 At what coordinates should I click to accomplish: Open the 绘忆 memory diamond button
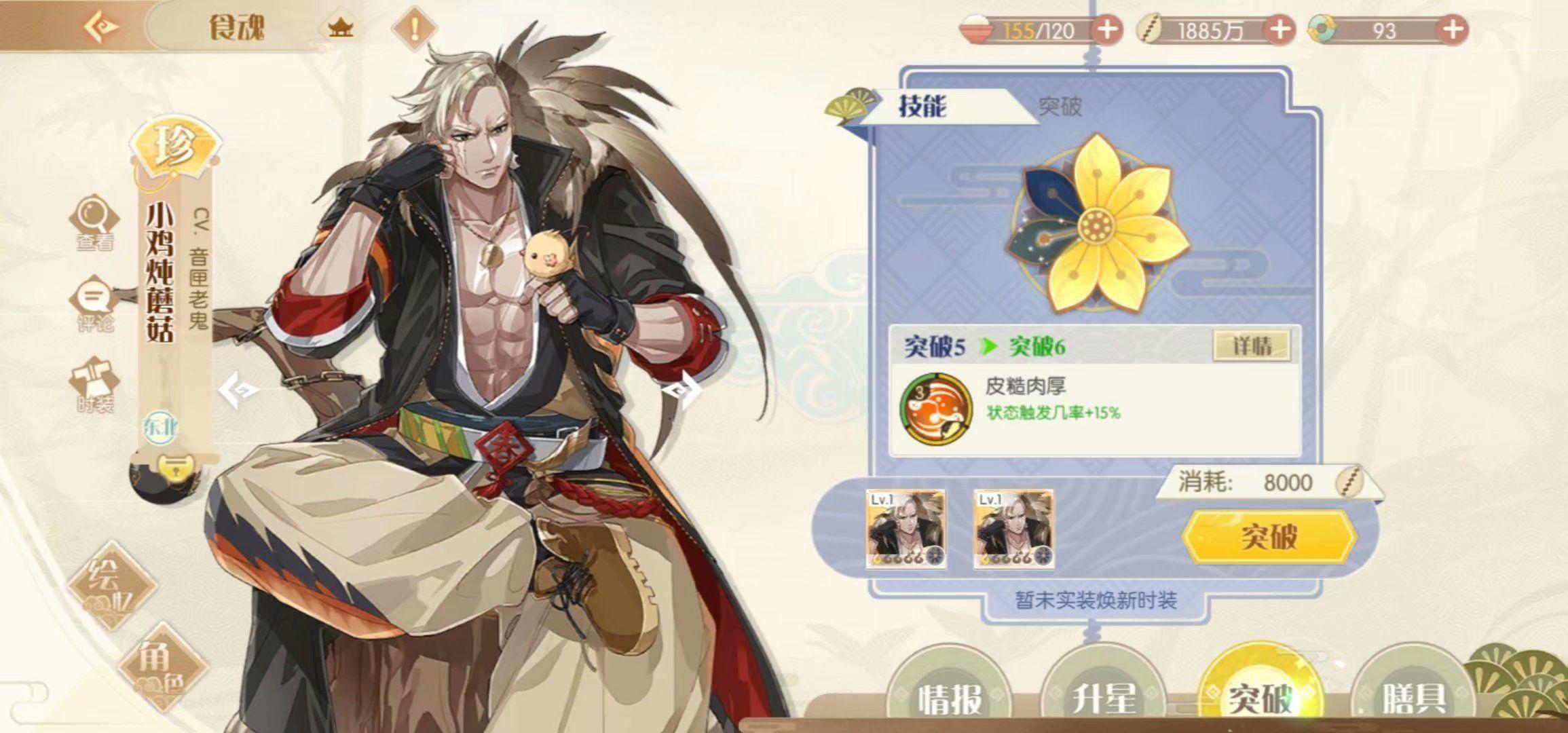pyautogui.click(x=111, y=584)
